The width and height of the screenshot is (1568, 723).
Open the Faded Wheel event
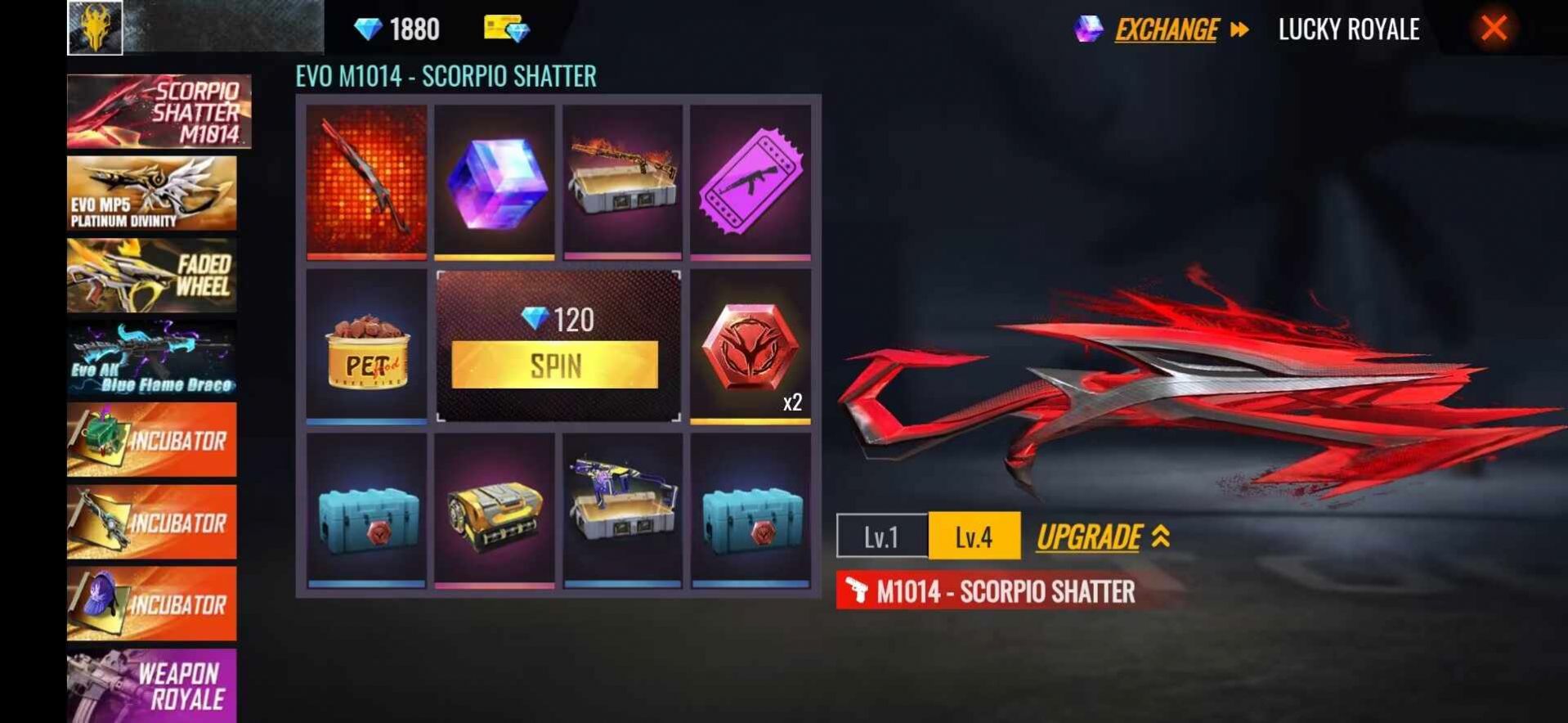click(x=152, y=276)
